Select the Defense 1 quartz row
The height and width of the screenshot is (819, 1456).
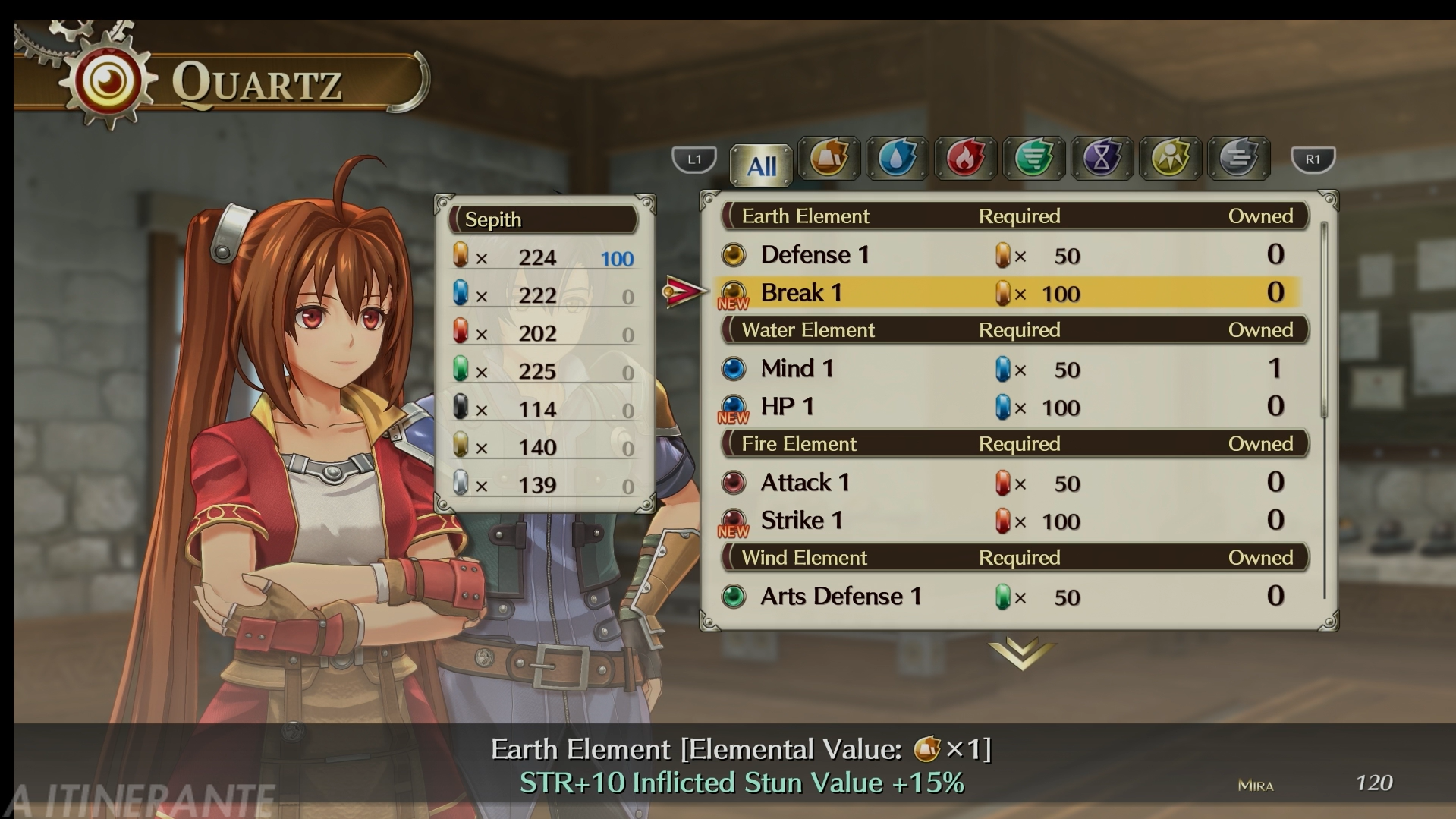pos(1009,255)
